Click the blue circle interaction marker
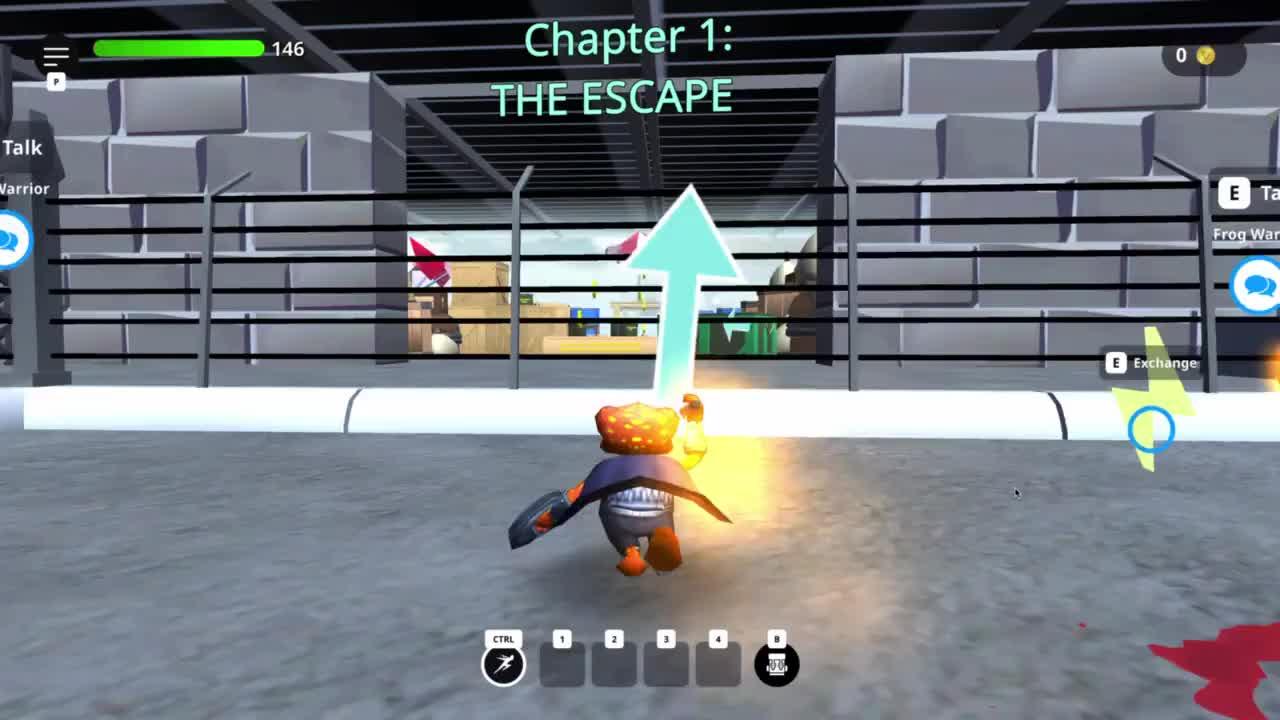Screen dimensions: 1280x720 click(1151, 429)
